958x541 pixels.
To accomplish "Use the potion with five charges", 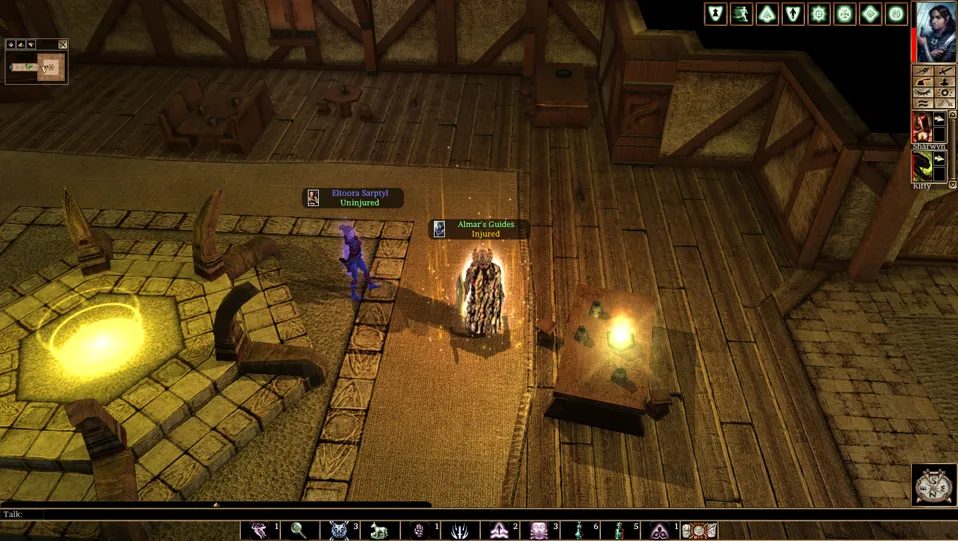I will (620, 531).
